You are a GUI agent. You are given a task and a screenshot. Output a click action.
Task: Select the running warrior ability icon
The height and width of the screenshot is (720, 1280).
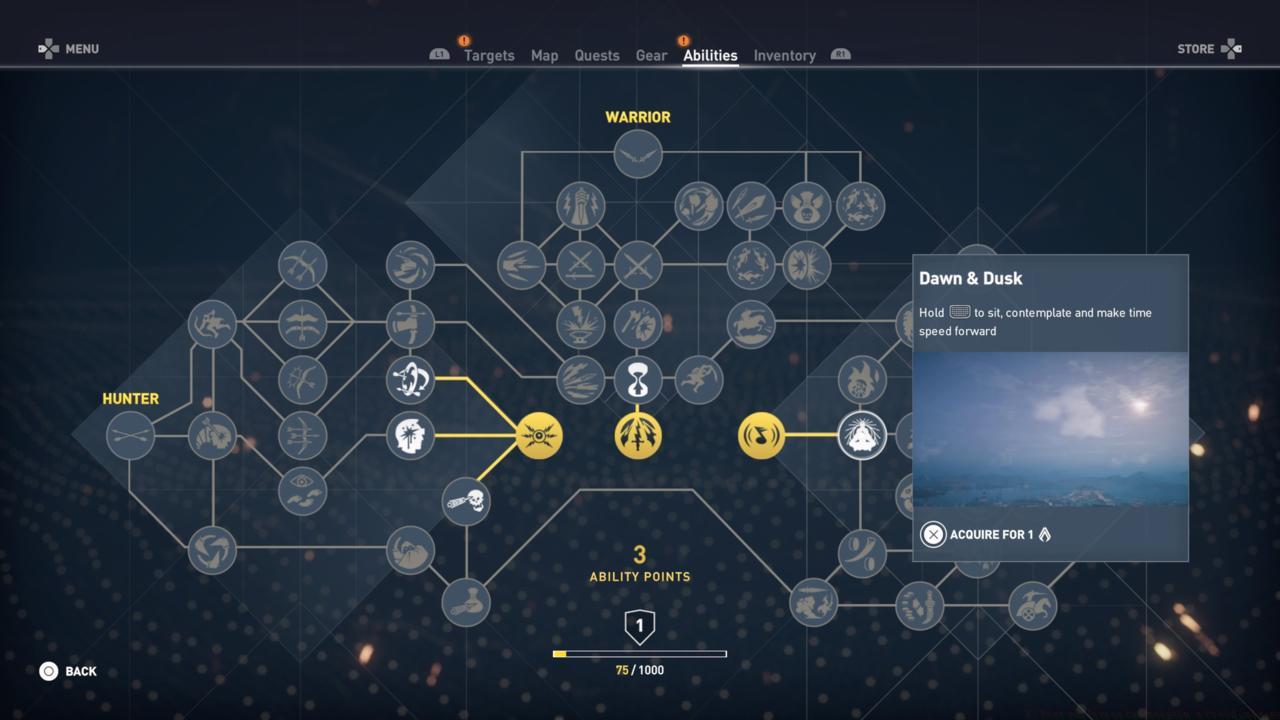pos(698,381)
